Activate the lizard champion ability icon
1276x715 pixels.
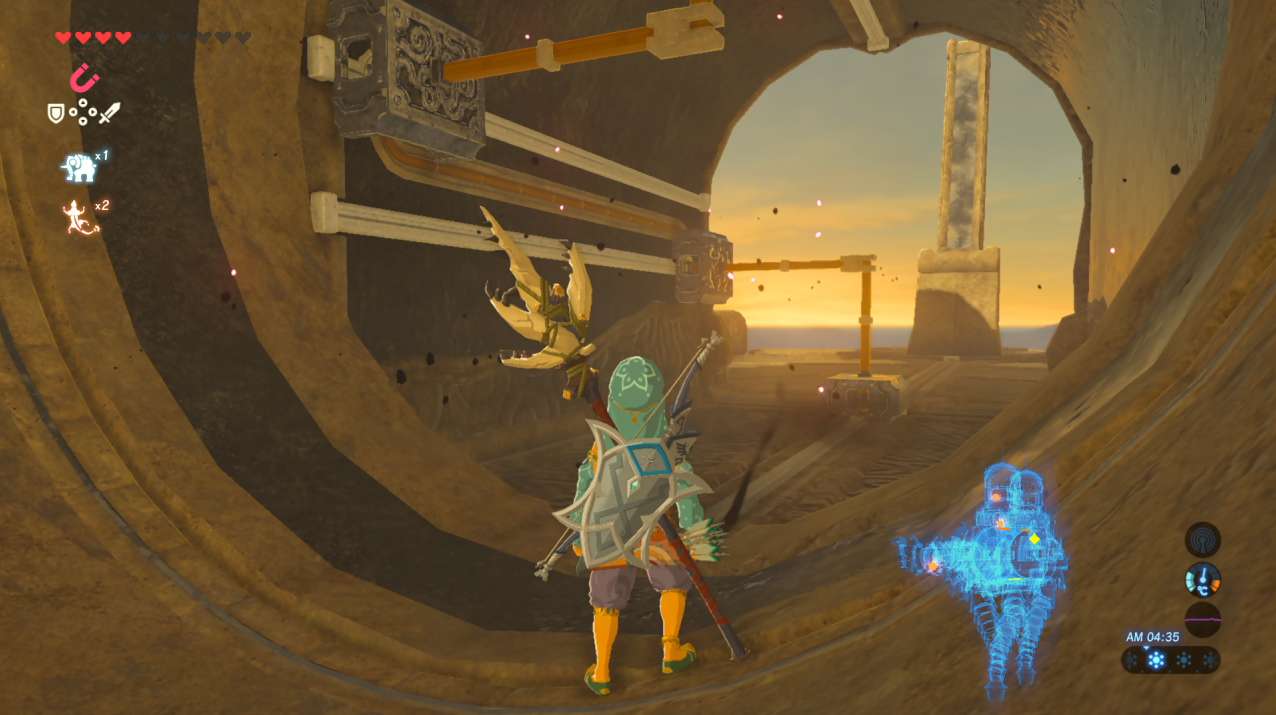pos(80,217)
